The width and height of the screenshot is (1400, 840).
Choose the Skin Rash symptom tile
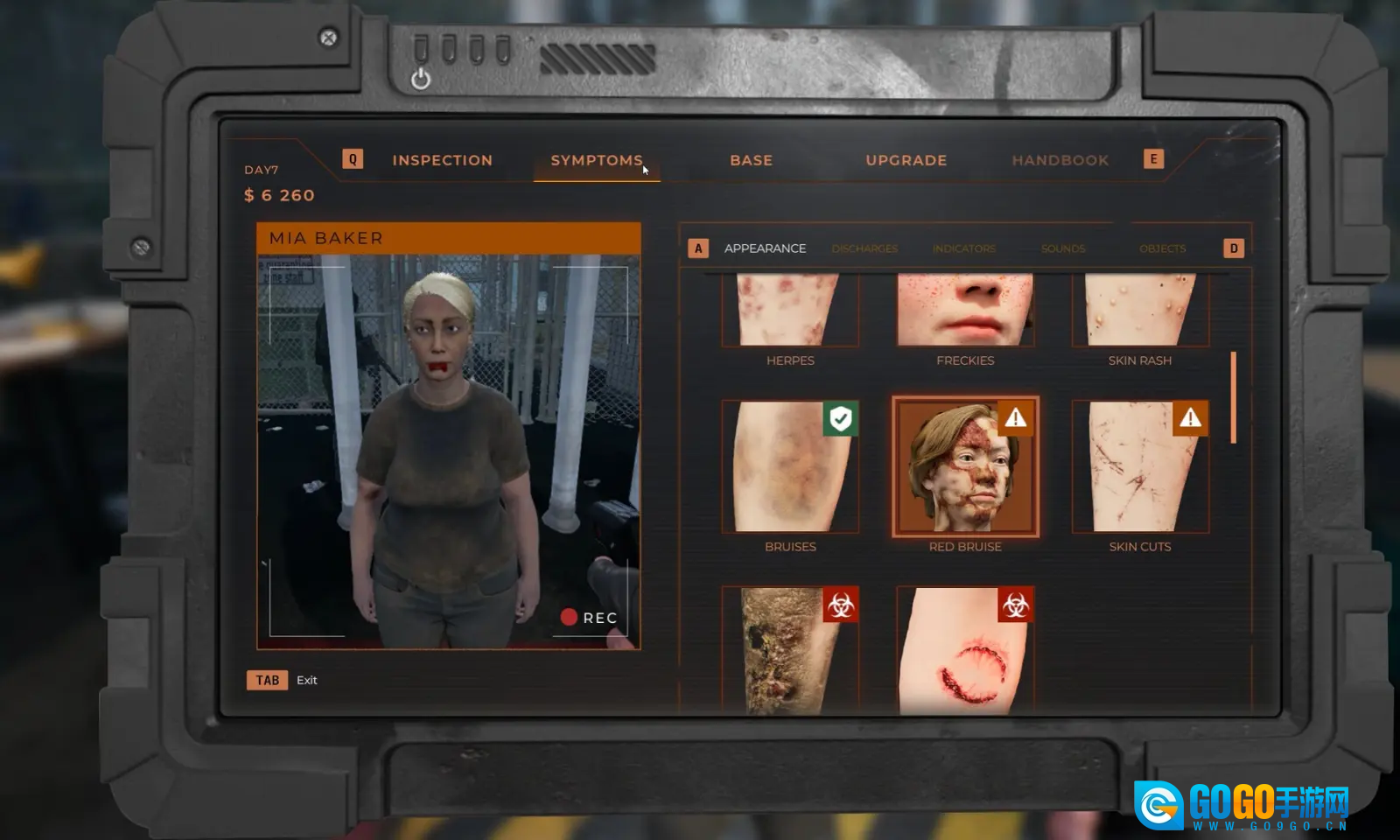(1139, 311)
